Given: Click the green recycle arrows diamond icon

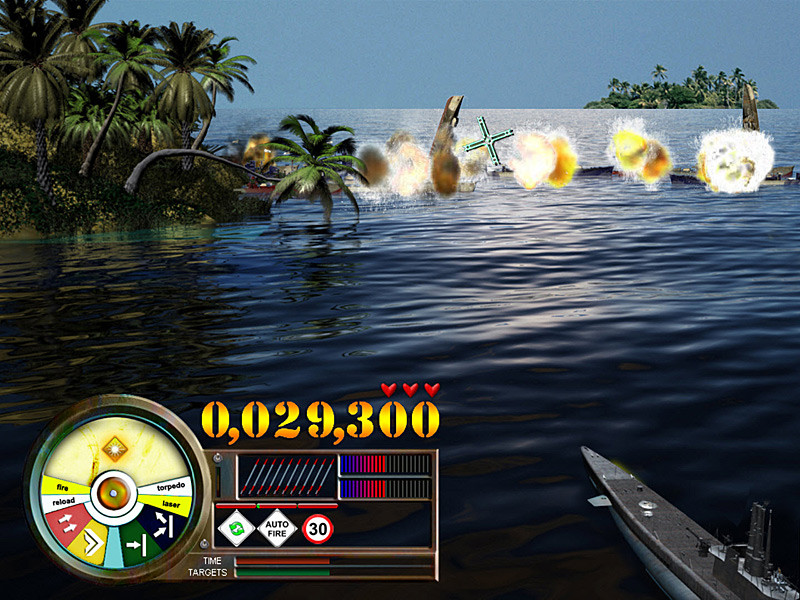Looking at the screenshot, I should click(x=235, y=527).
